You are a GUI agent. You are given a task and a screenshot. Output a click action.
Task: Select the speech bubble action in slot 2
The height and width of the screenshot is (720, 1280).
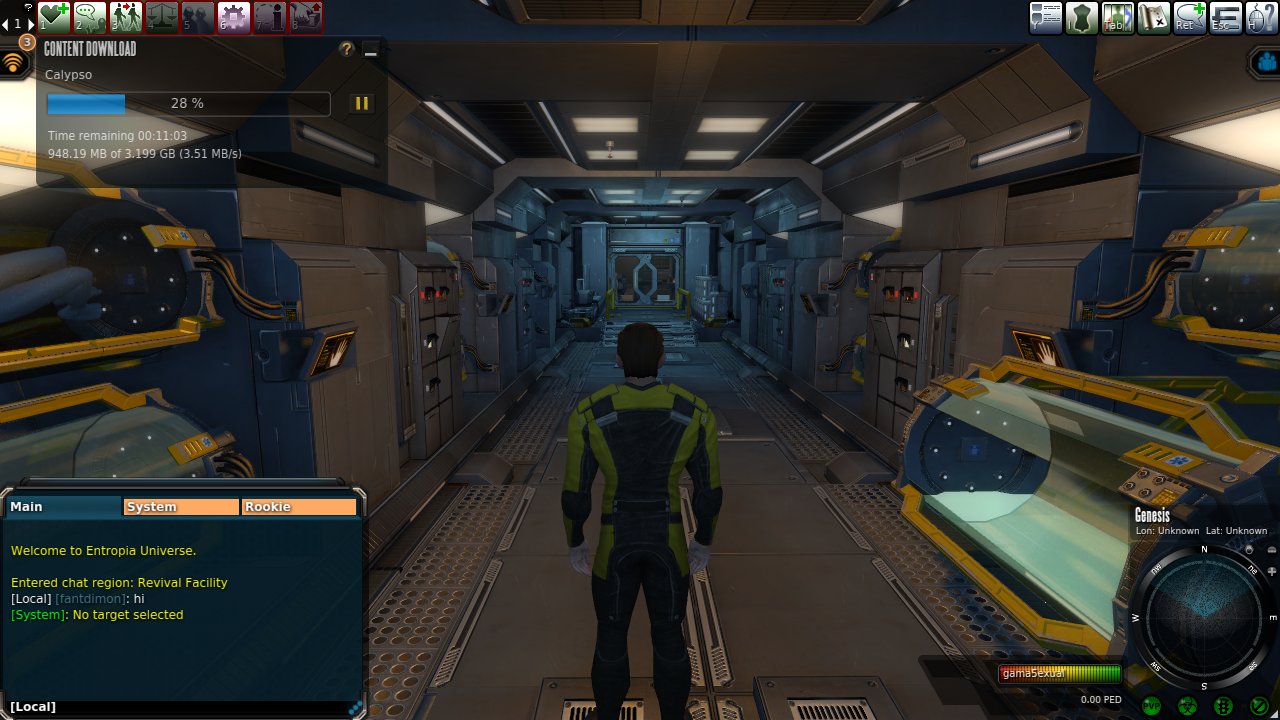point(90,17)
